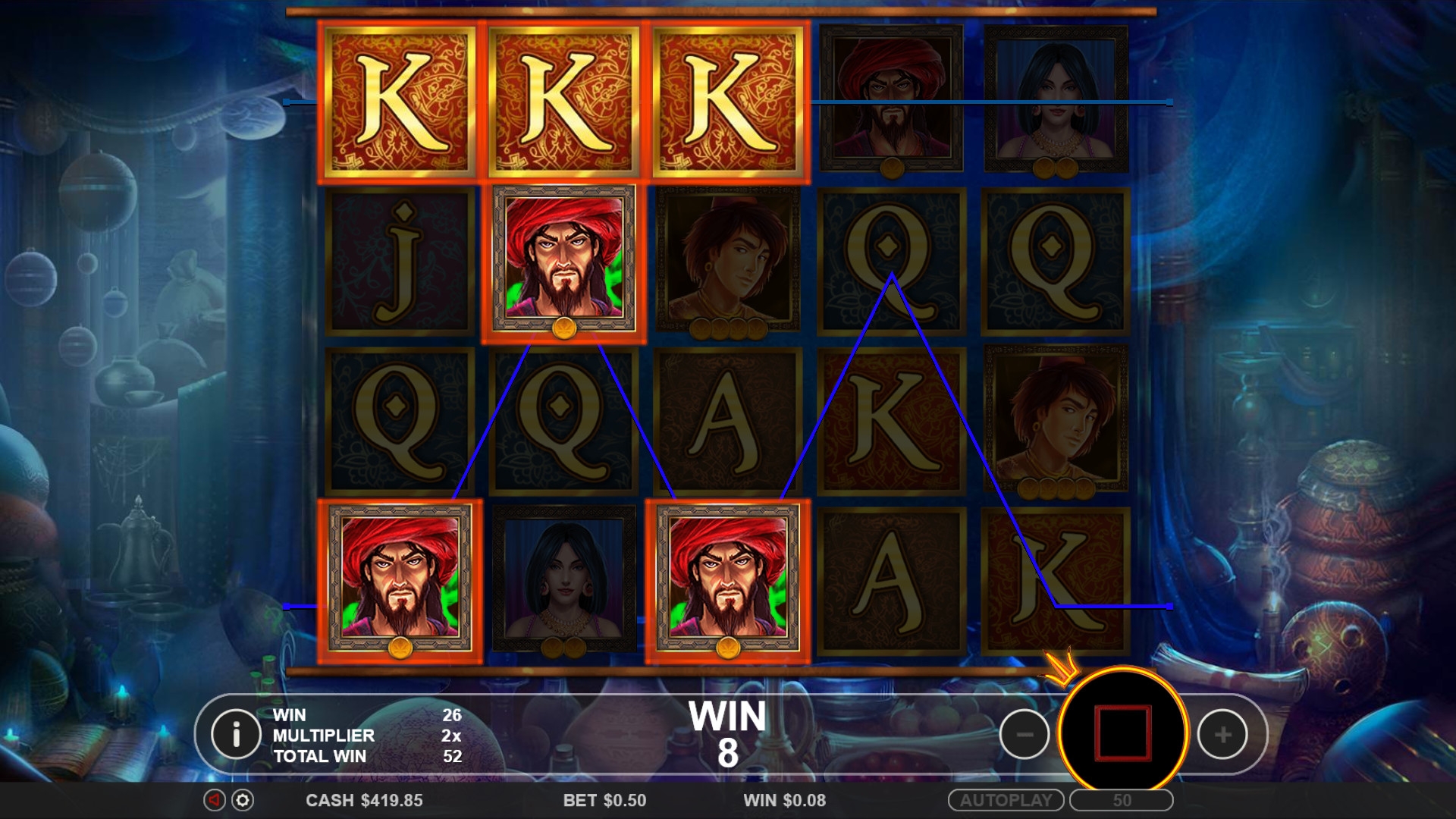Open the game info paytable
Viewport: 1456px width, 819px height.
236,734
